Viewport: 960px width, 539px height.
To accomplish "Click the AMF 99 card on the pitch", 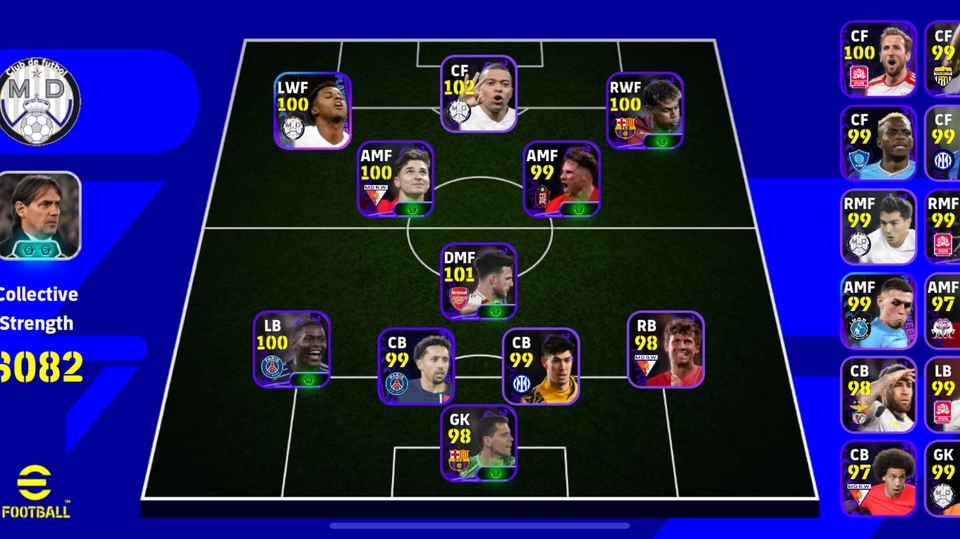I will (562, 180).
